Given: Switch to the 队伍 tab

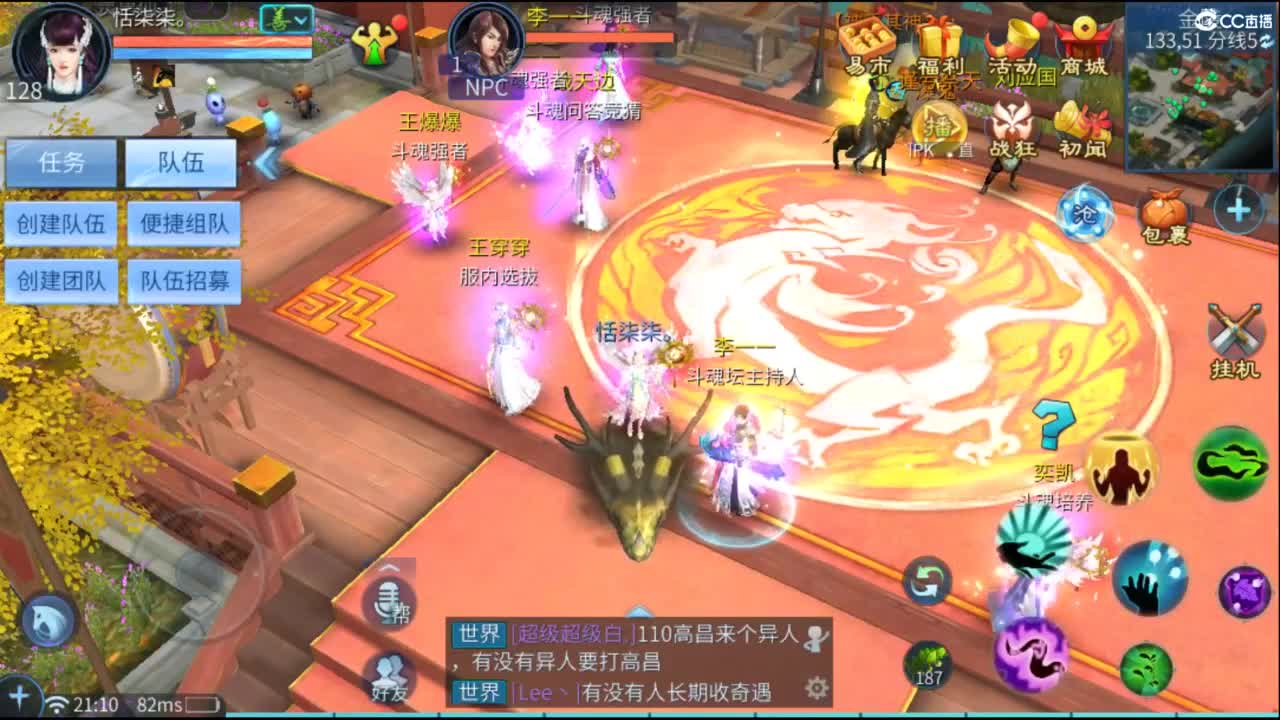Looking at the screenshot, I should 180,163.
